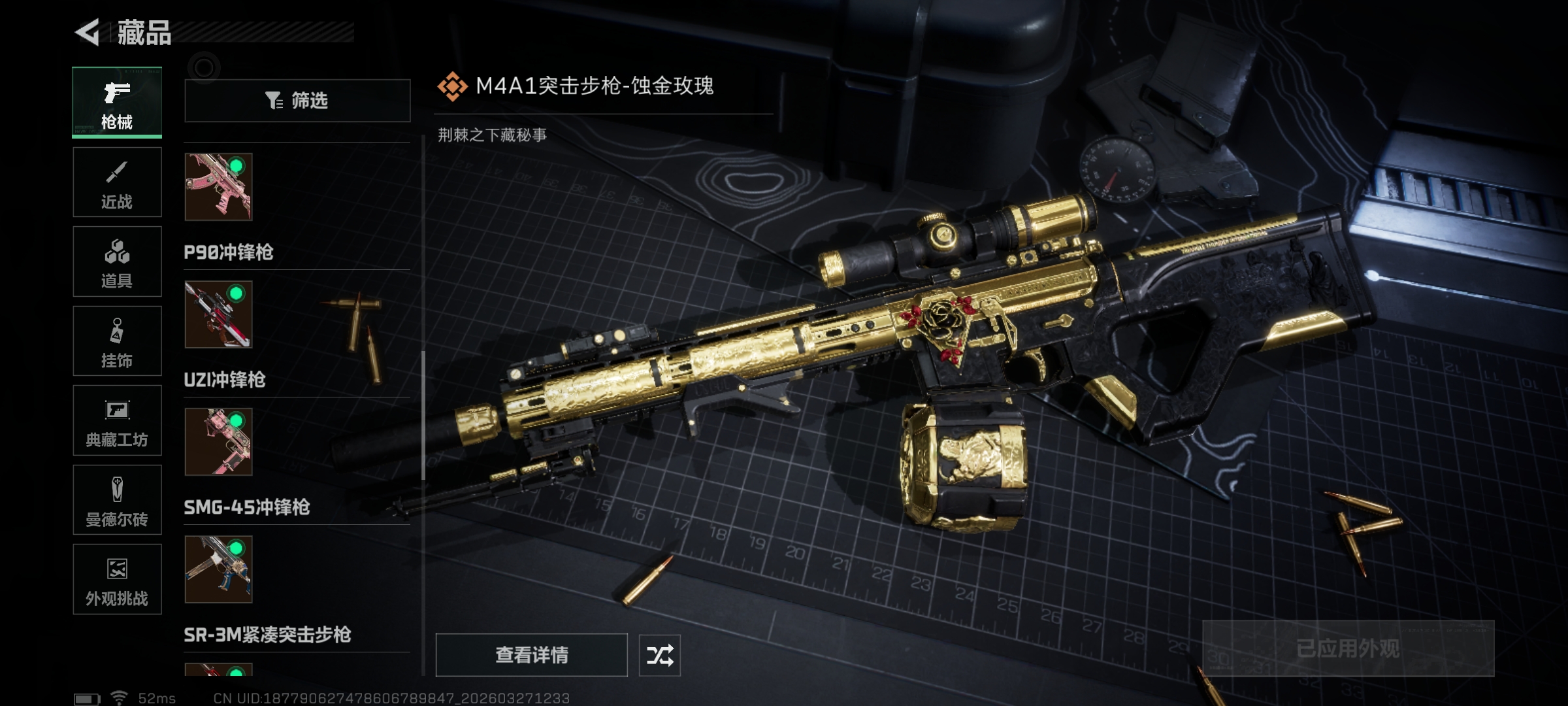Viewport: 1568px width, 706px height.
Task: Switch to the 曼德尔砖 tab
Action: pyautogui.click(x=117, y=500)
